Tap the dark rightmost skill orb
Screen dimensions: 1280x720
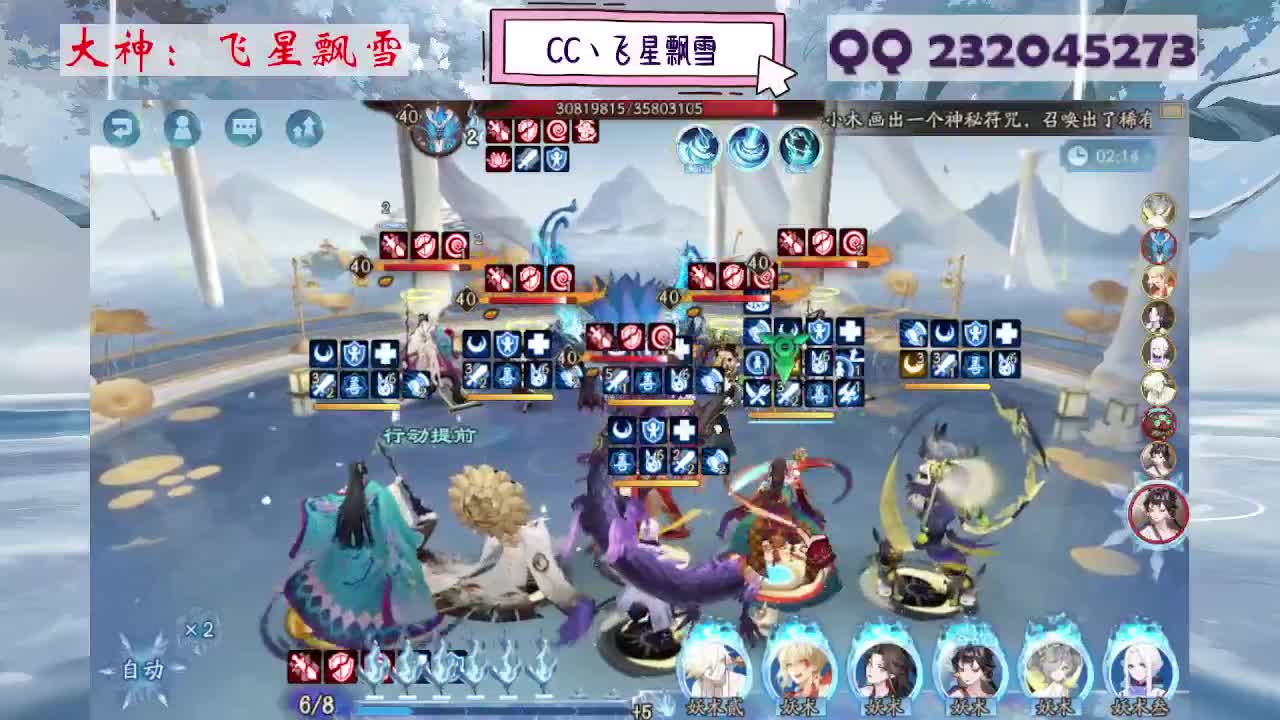tap(800, 148)
